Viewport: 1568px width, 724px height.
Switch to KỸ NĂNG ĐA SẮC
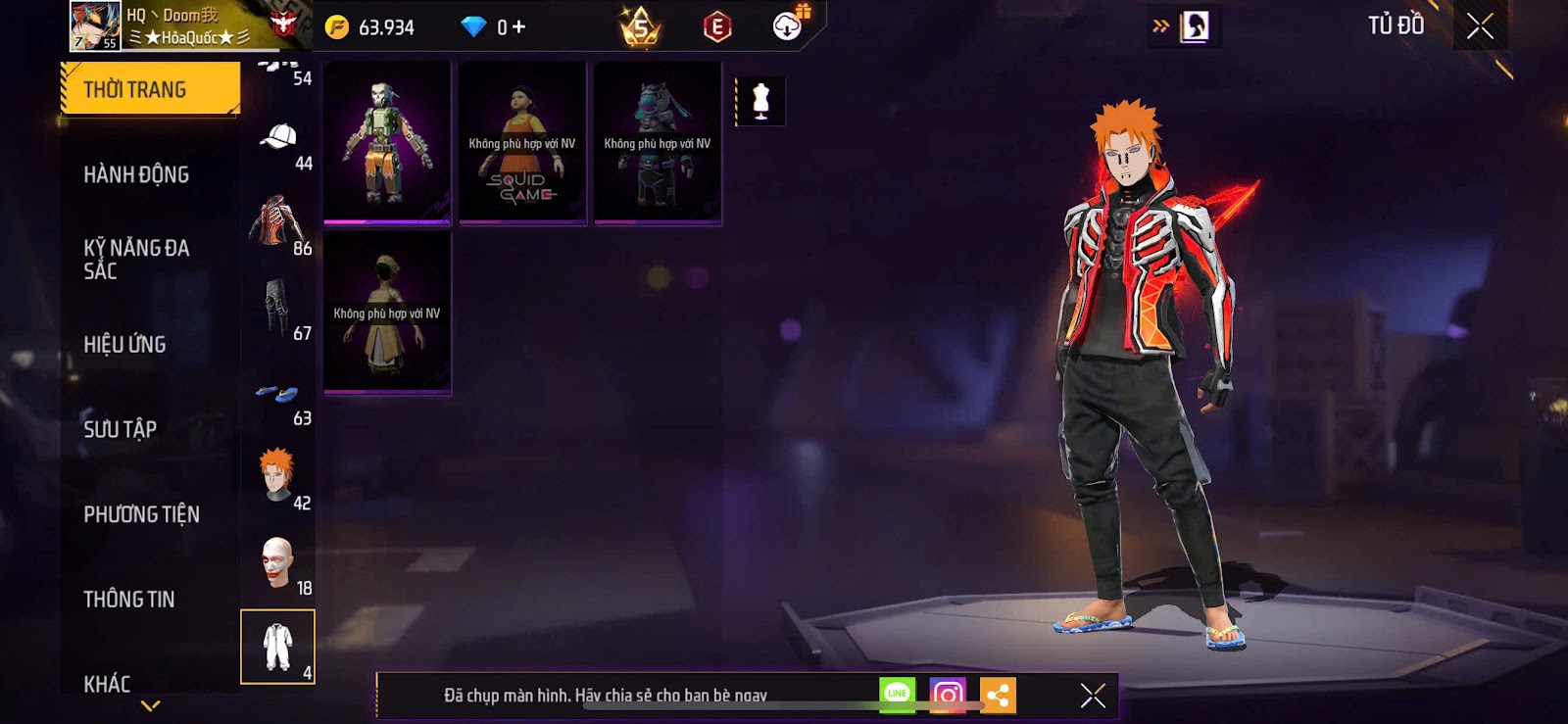(136, 260)
